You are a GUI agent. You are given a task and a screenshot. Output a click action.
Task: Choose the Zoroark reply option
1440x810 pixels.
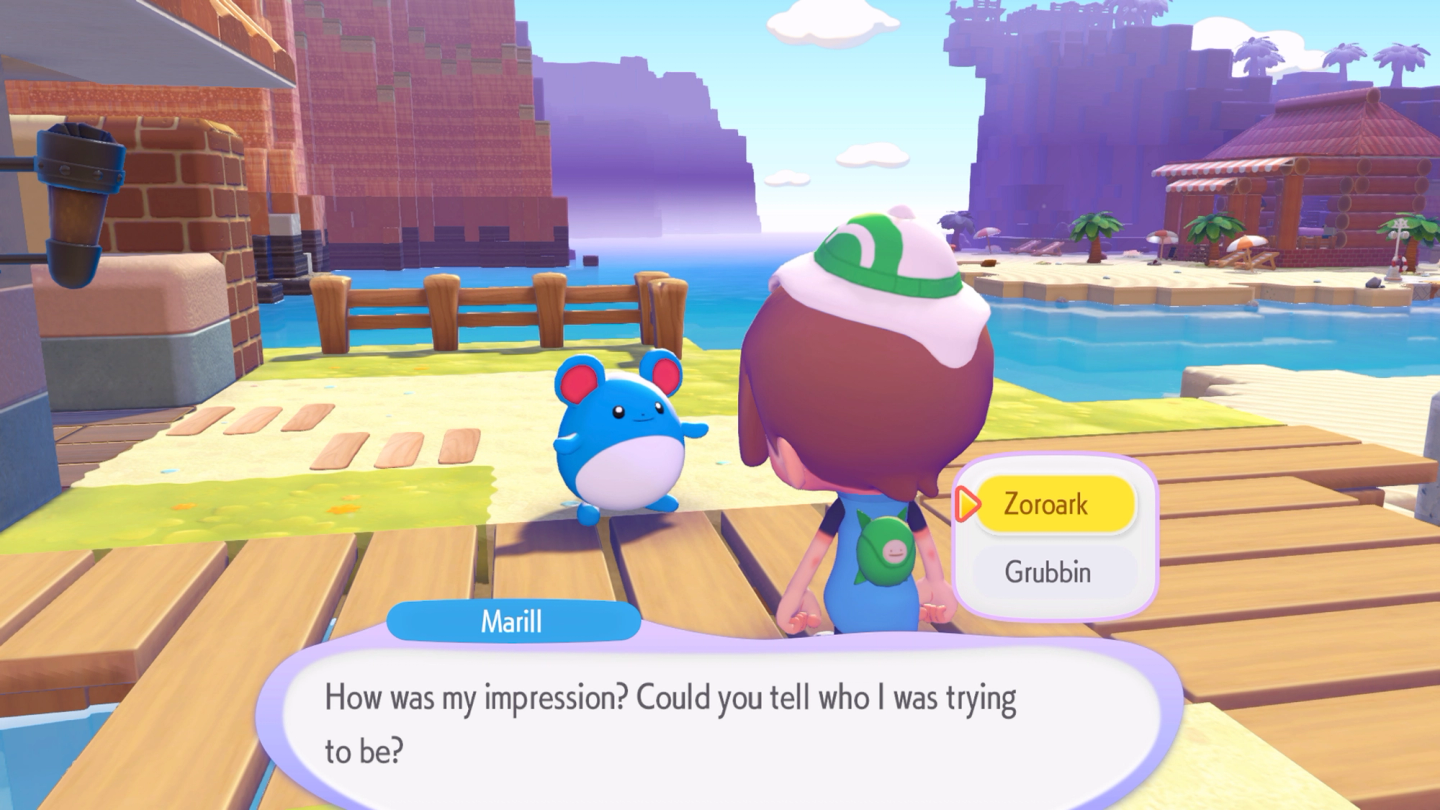[1054, 504]
